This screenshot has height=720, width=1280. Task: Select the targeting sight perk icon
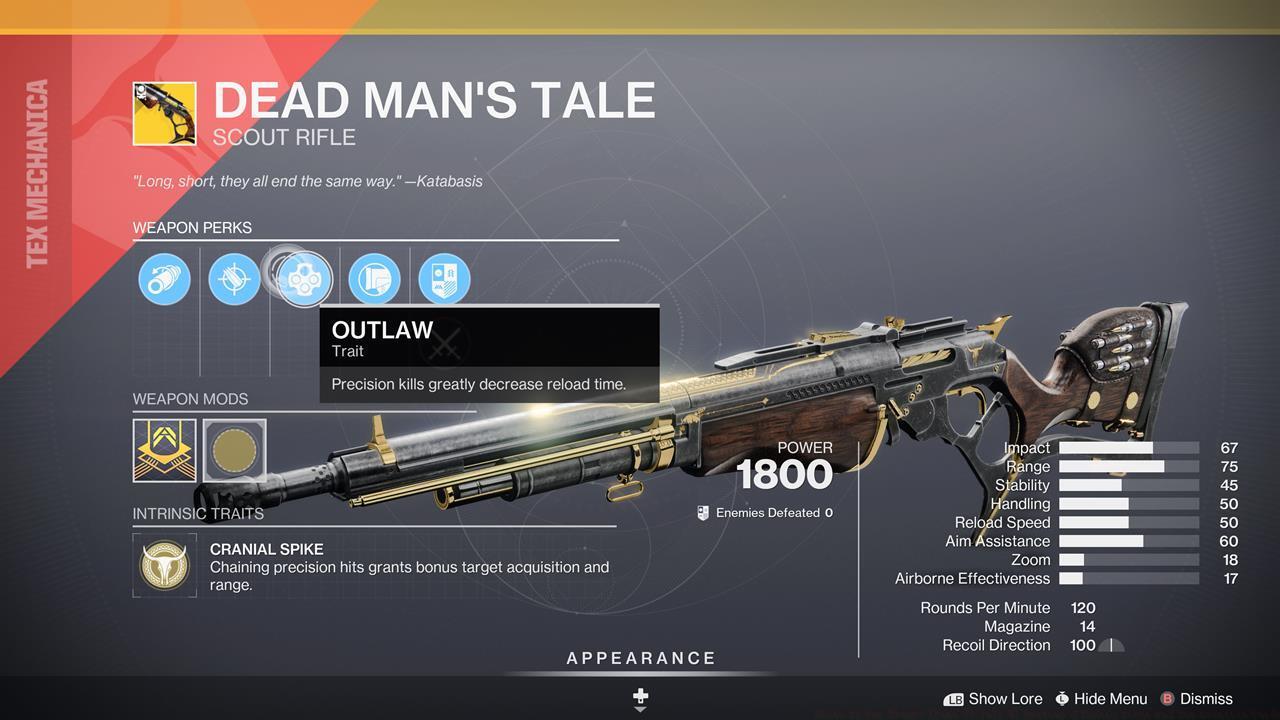(234, 279)
